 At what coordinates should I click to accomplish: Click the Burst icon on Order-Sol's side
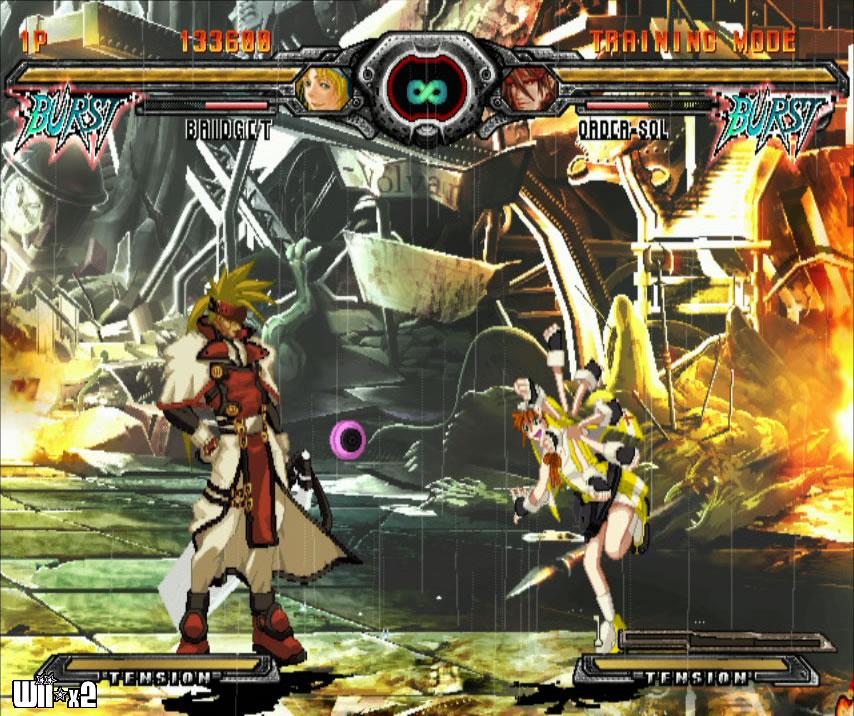point(776,121)
